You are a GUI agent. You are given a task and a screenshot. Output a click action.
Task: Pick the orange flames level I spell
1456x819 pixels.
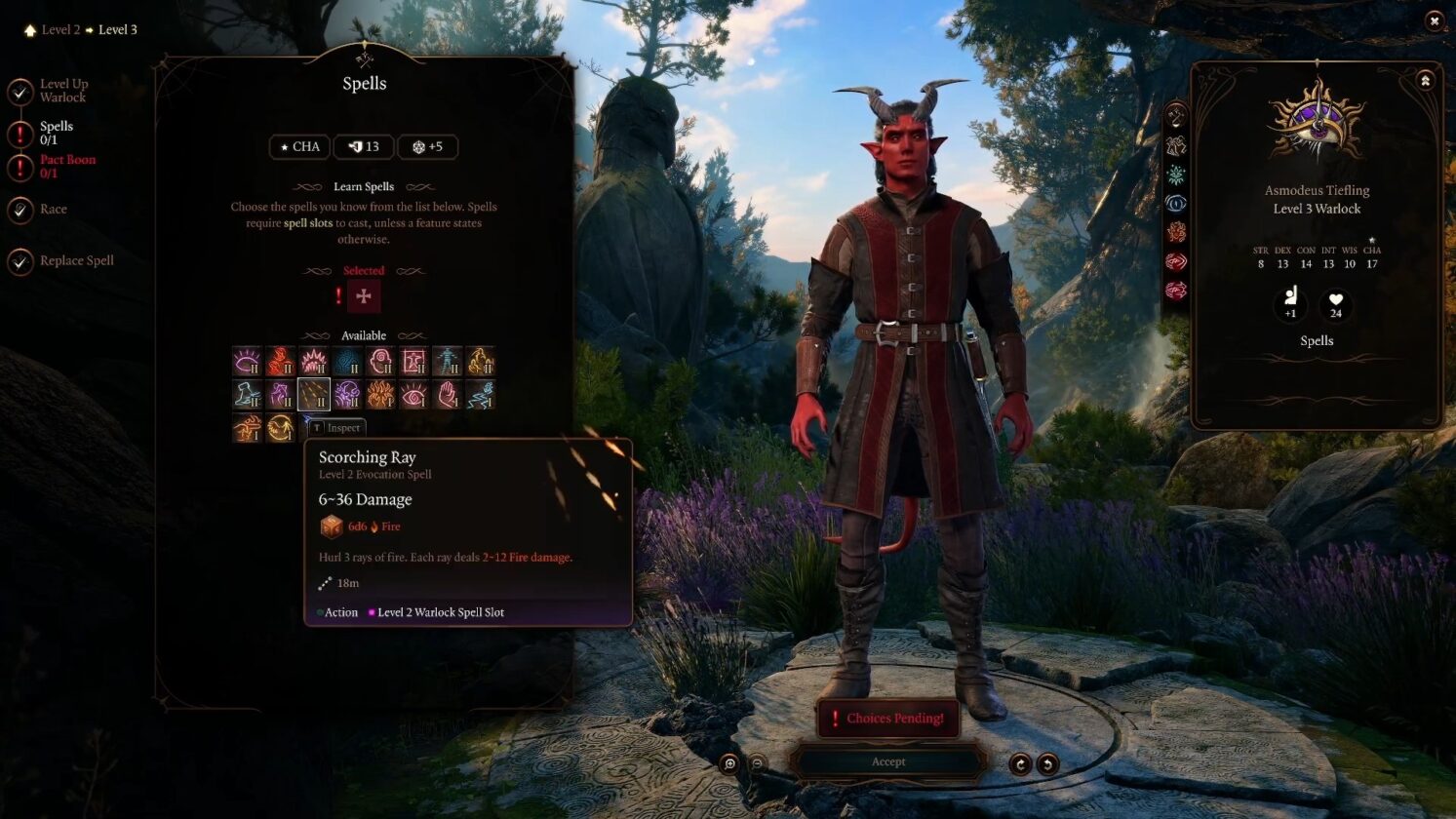pos(380,395)
